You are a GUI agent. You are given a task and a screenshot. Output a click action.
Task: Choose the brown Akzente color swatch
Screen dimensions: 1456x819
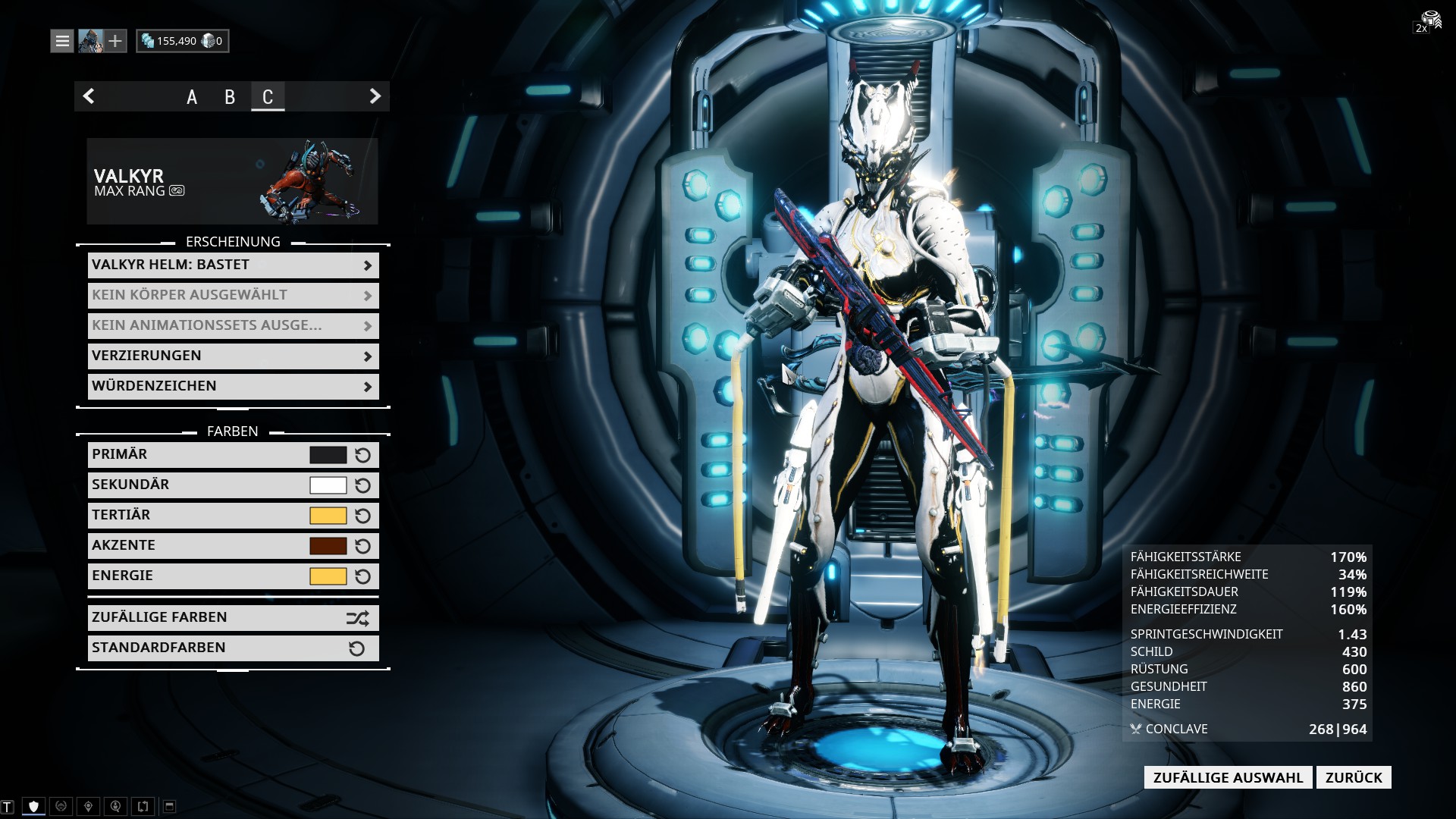[328, 546]
